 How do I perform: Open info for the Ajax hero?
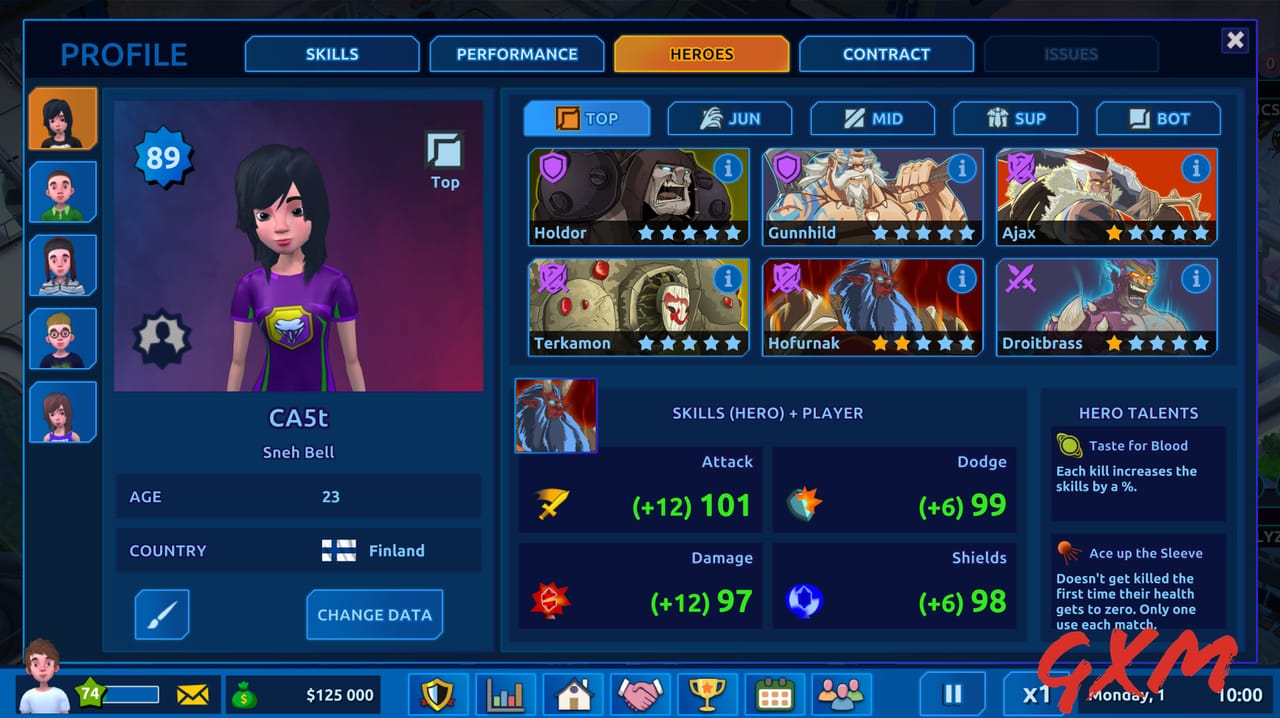[x=1195, y=169]
